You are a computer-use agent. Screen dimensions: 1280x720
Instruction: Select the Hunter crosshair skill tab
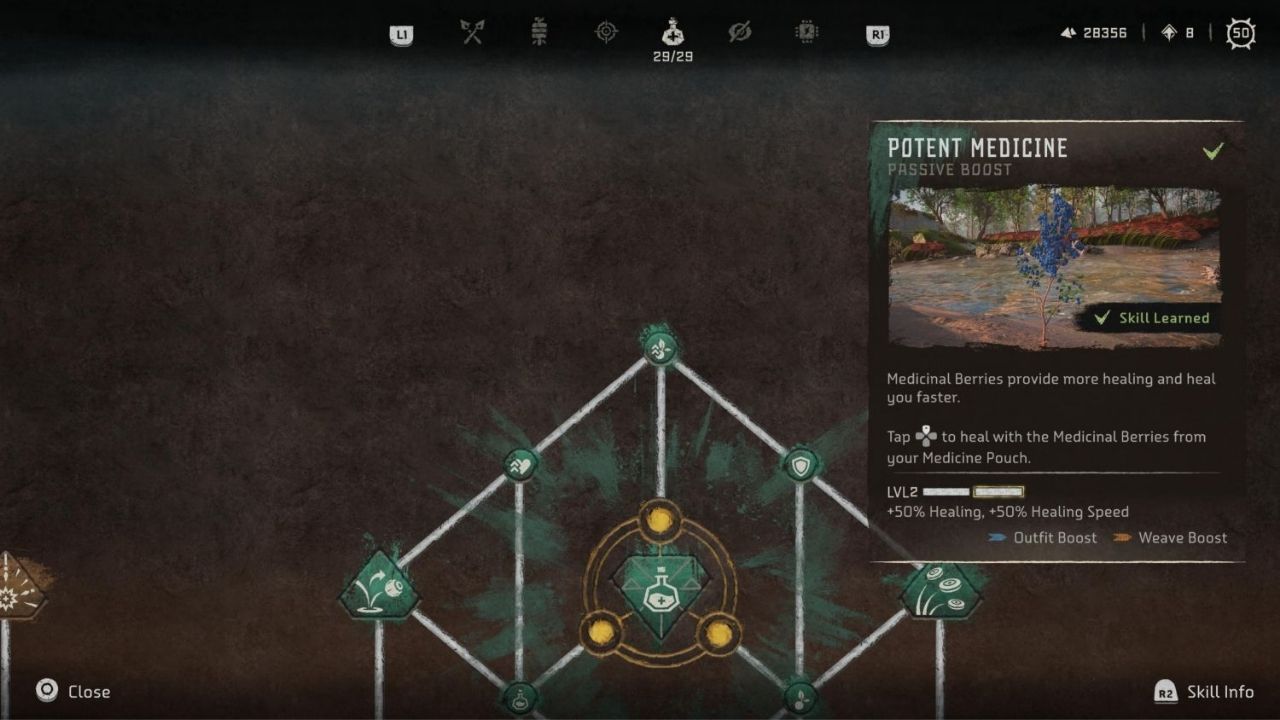[x=606, y=33]
